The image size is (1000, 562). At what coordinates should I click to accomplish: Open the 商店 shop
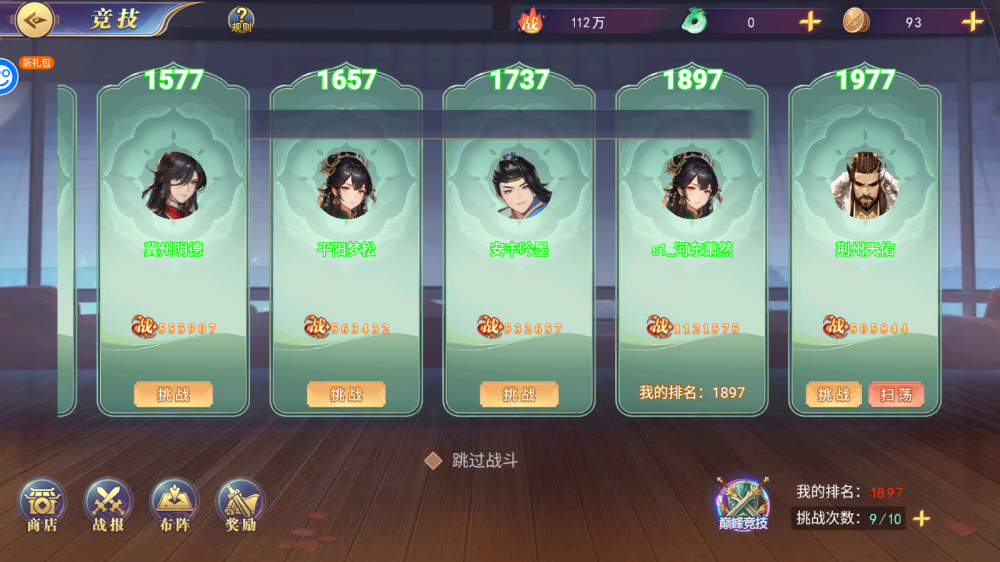[x=42, y=505]
